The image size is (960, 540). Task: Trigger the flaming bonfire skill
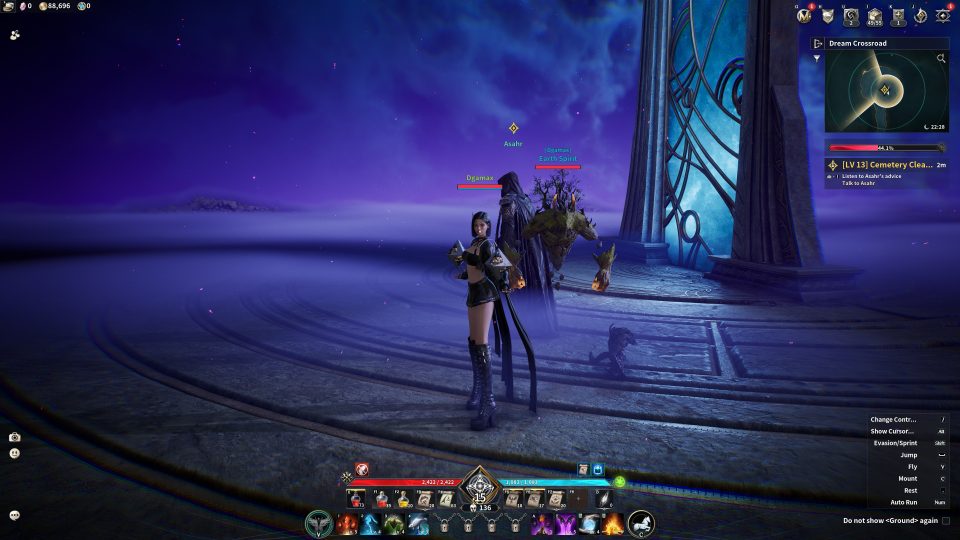click(613, 523)
